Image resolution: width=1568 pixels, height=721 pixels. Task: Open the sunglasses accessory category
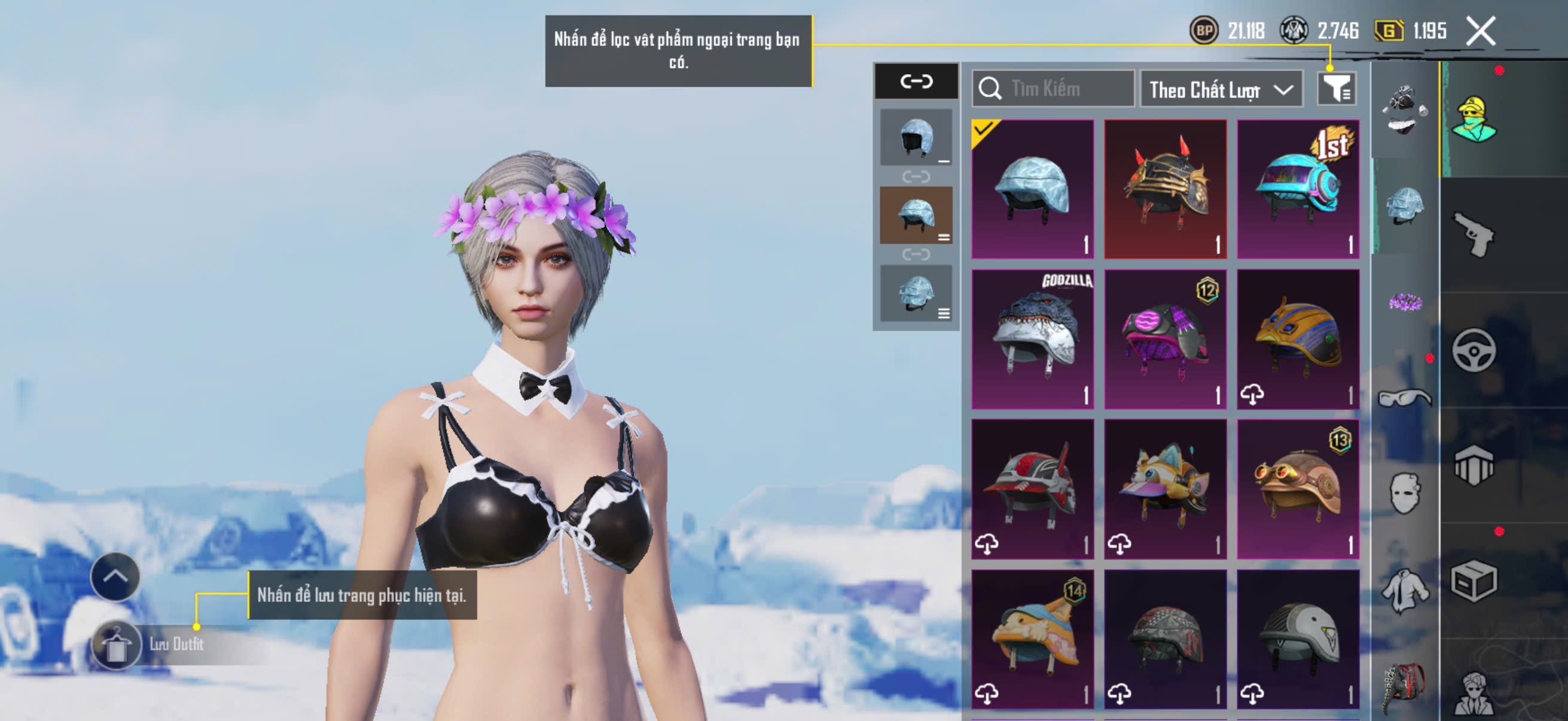tap(1405, 399)
